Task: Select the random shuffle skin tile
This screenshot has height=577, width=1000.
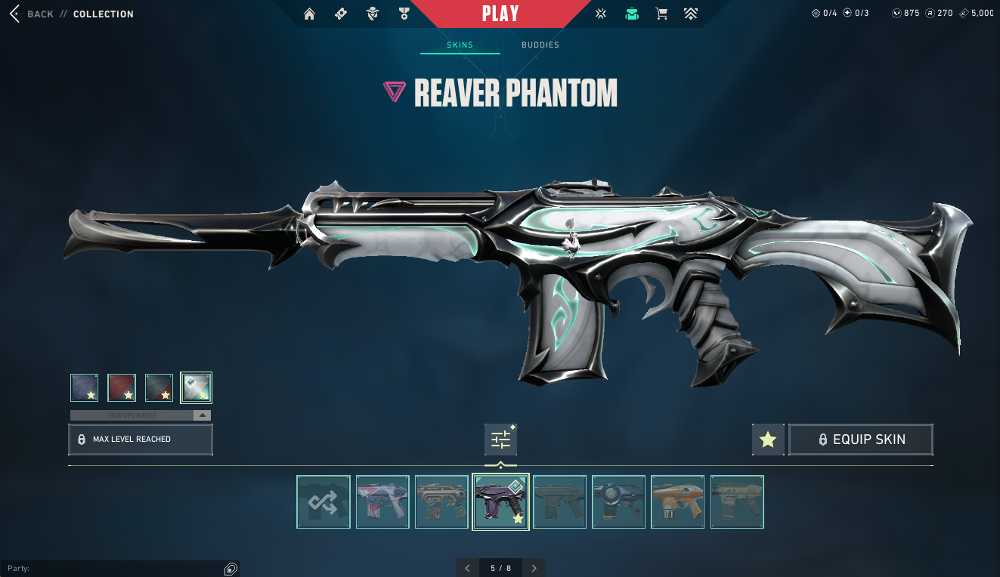Action: 324,502
